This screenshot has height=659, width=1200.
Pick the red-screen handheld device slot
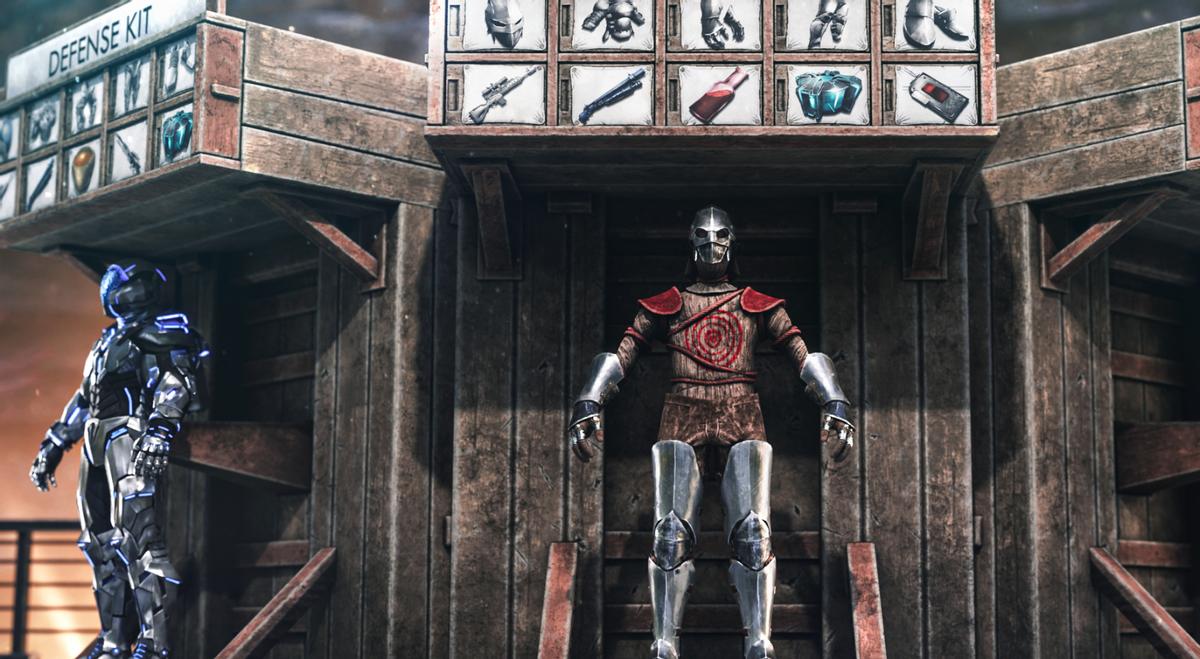(935, 94)
